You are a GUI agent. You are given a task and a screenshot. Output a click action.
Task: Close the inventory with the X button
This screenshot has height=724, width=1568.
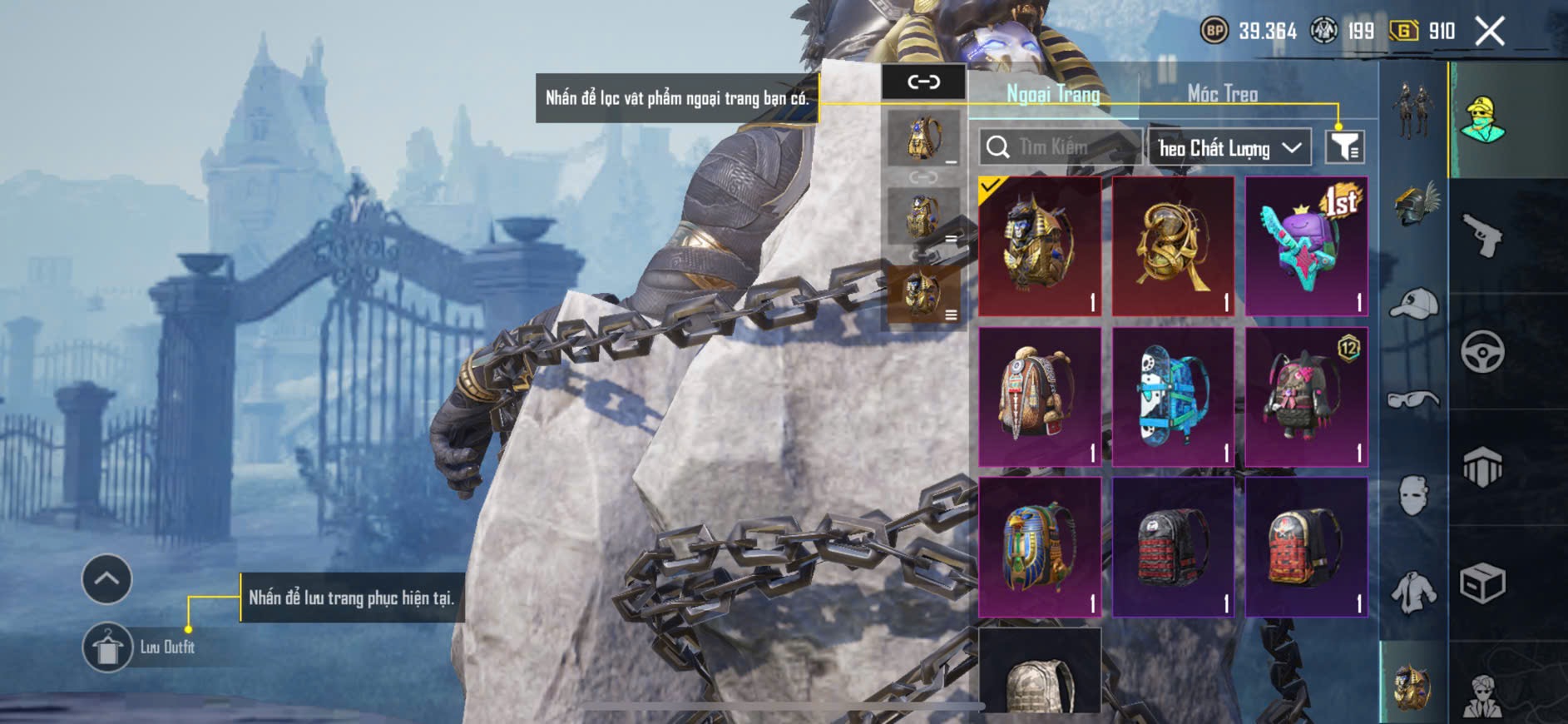pos(1489,32)
